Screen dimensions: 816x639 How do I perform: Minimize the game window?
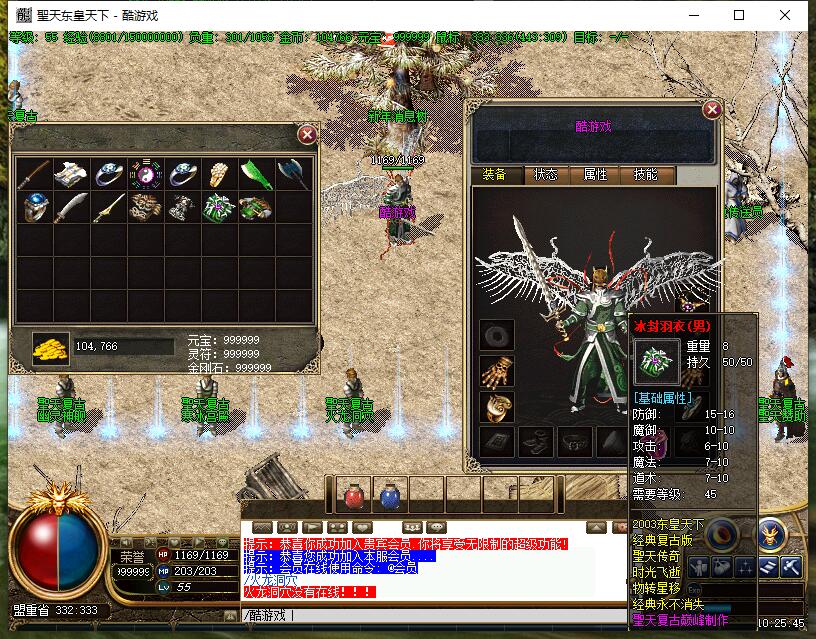(693, 15)
